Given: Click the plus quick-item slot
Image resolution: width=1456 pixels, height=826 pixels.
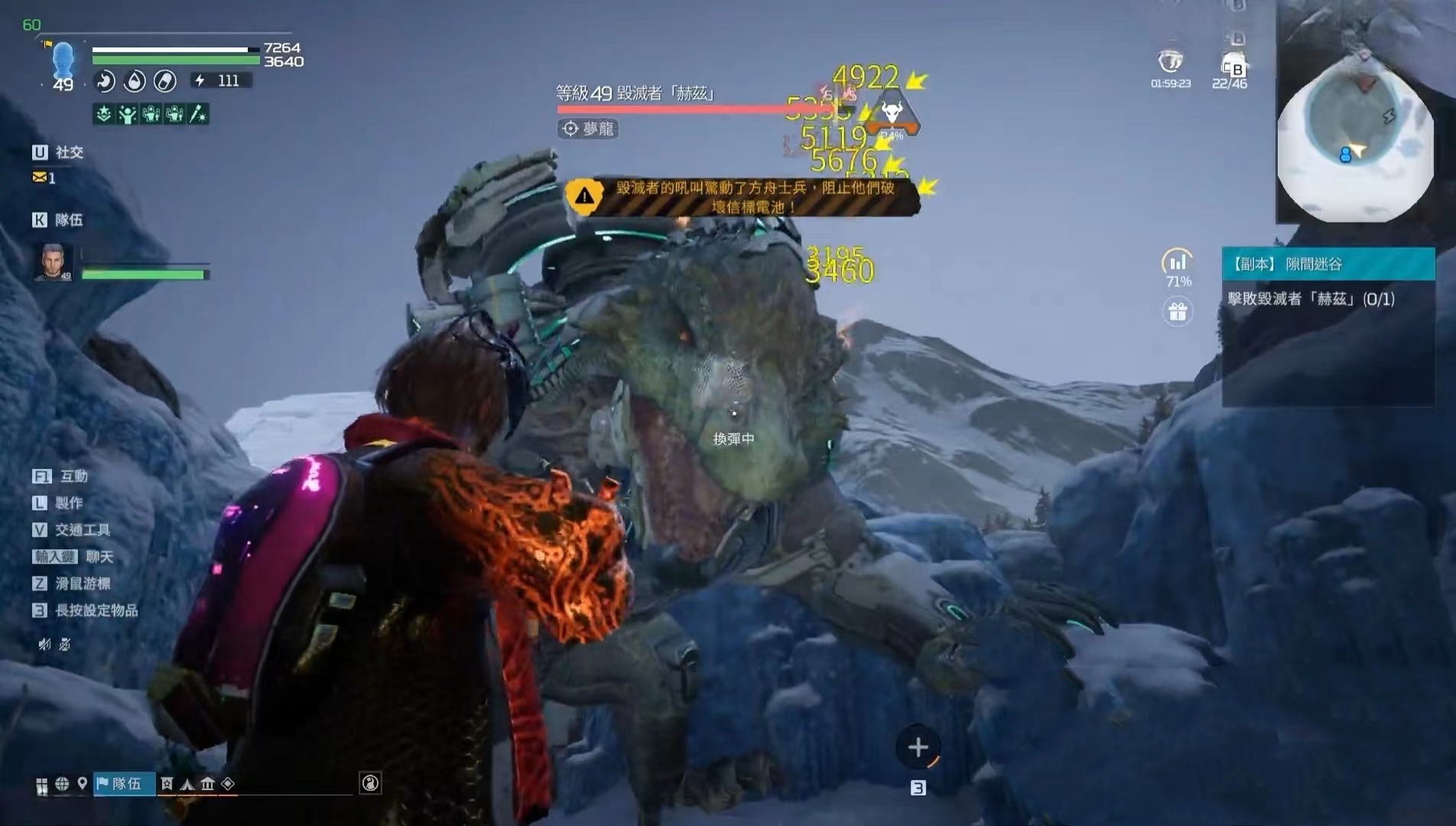Looking at the screenshot, I should [x=918, y=747].
